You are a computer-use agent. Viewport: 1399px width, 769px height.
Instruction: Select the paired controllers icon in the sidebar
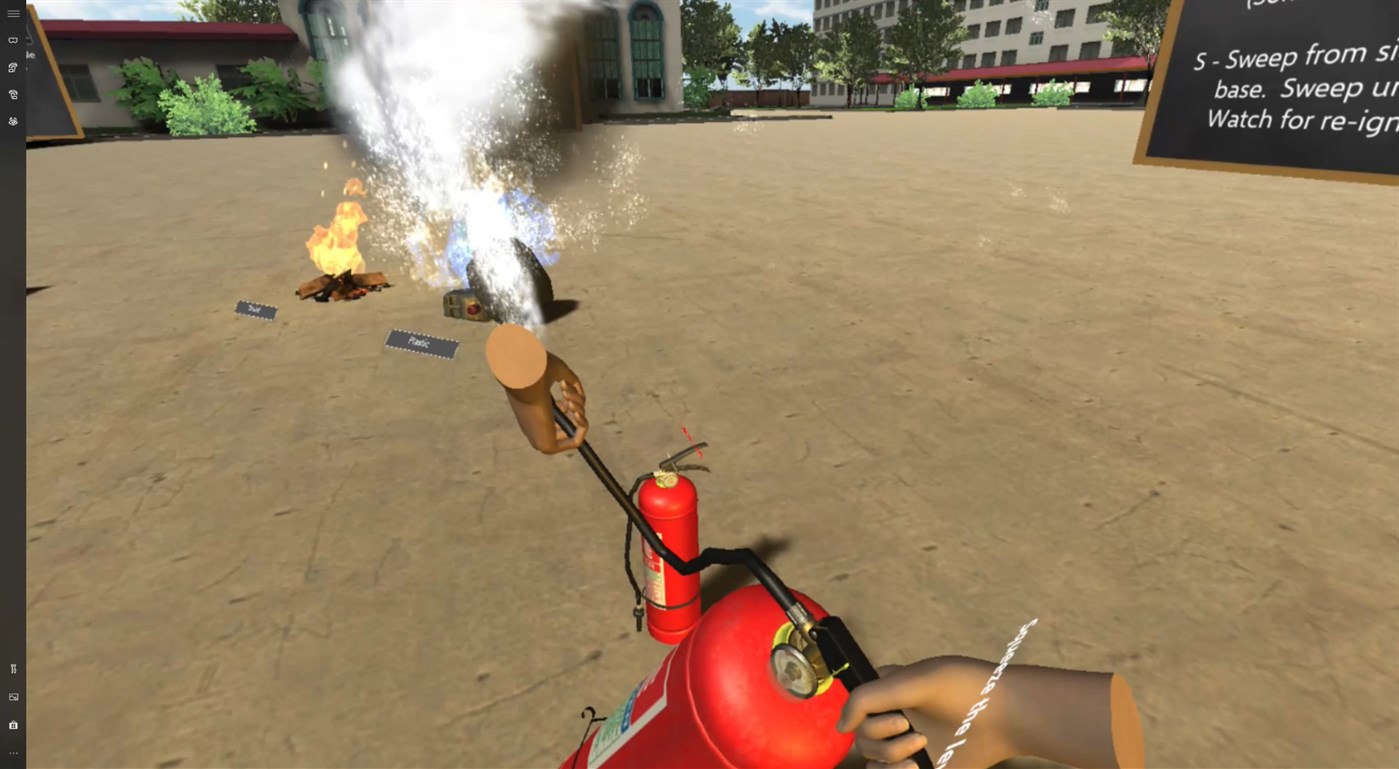[12, 40]
